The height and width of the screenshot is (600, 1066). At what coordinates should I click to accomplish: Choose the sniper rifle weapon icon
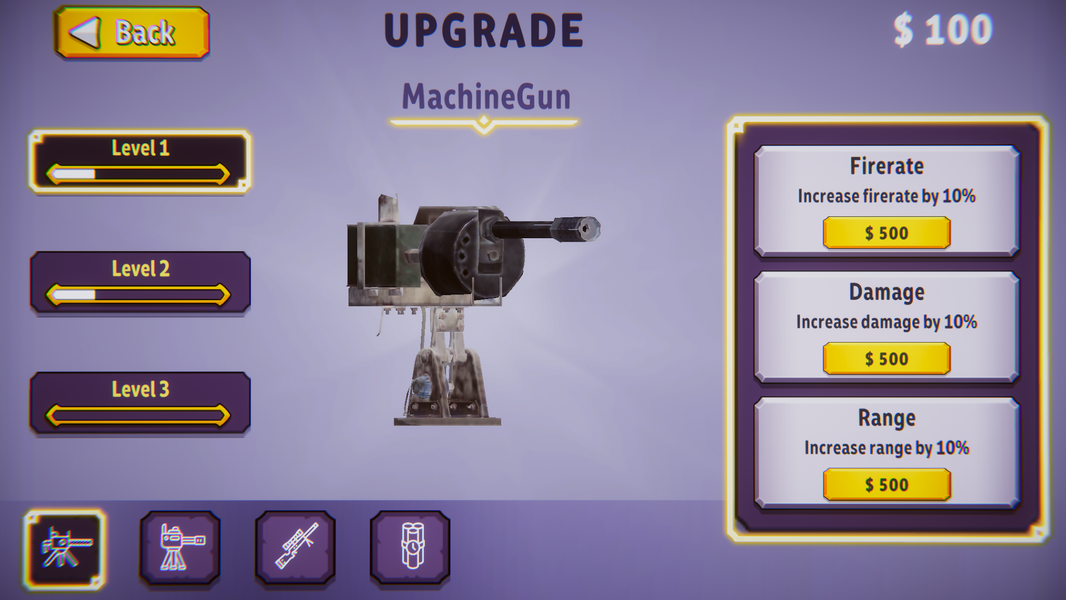[295, 548]
